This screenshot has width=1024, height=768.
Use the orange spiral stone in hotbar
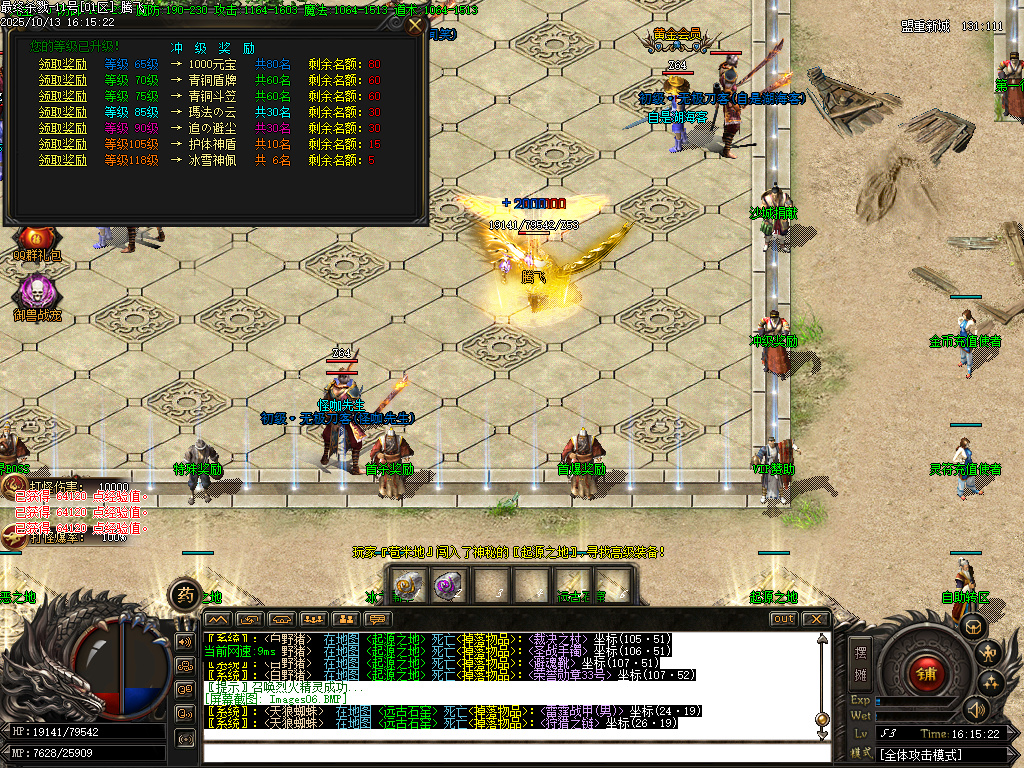point(407,586)
